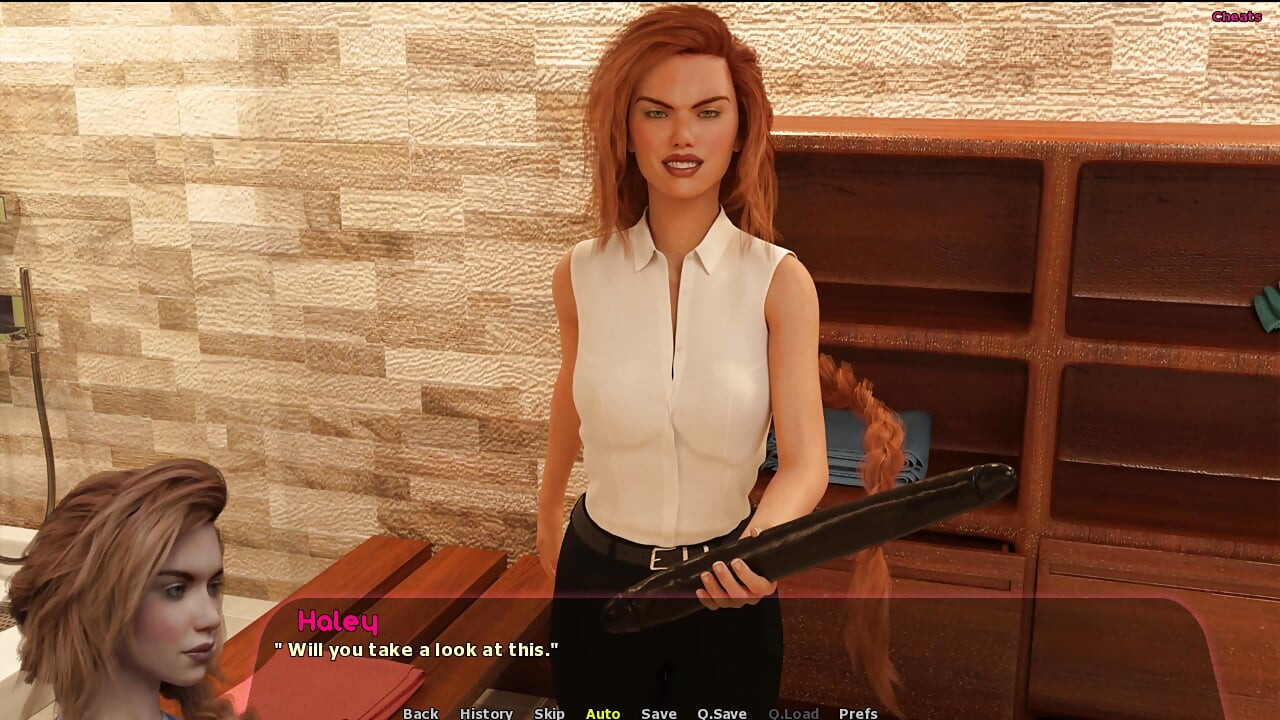
Task: Click Prefs to adjust game options
Action: pyautogui.click(x=857, y=713)
